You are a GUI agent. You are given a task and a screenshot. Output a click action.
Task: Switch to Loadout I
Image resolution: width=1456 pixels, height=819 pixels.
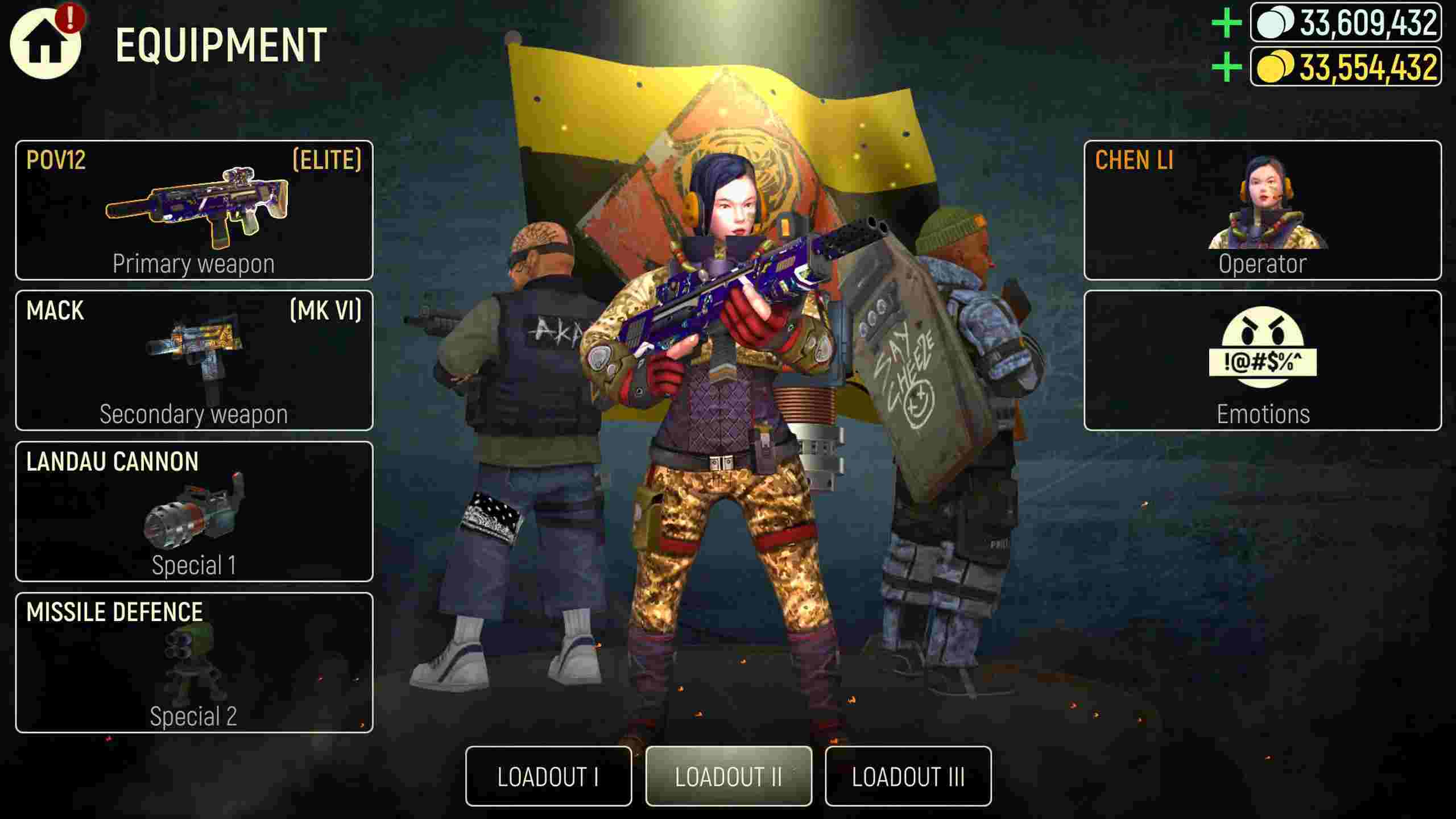549,773
